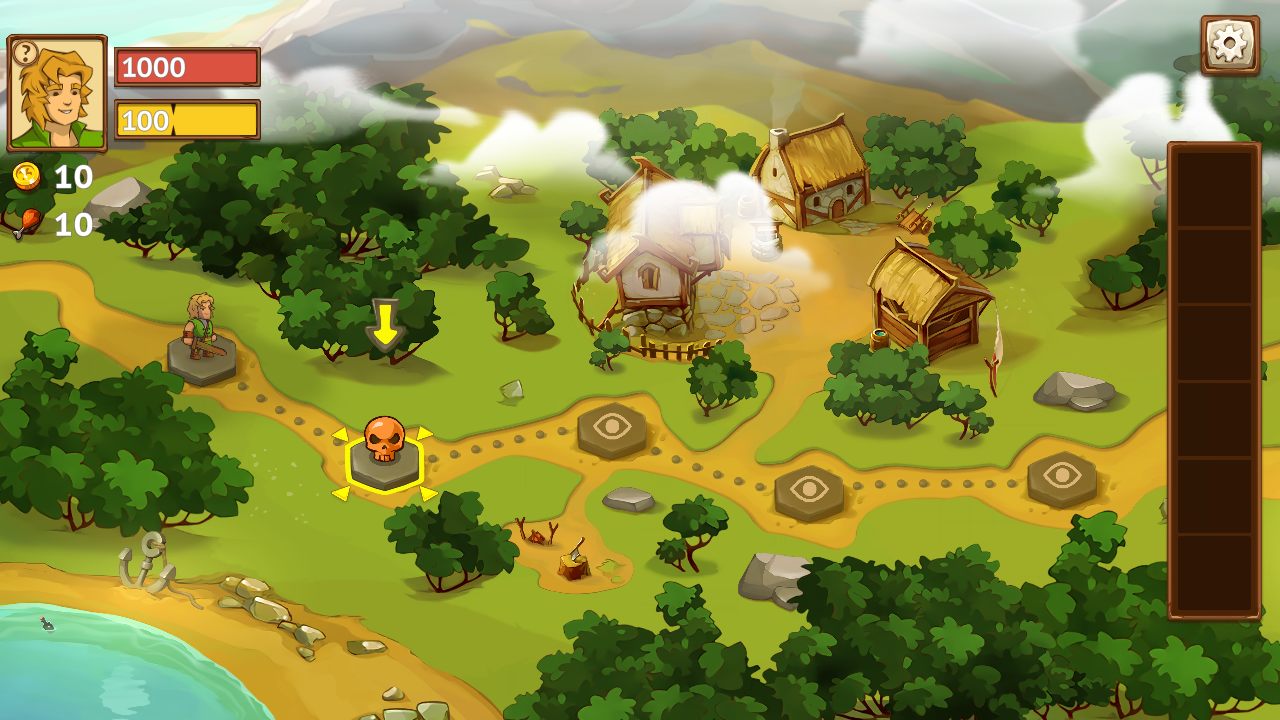
Task: Click the wooden barn with straw roof
Action: [925, 295]
